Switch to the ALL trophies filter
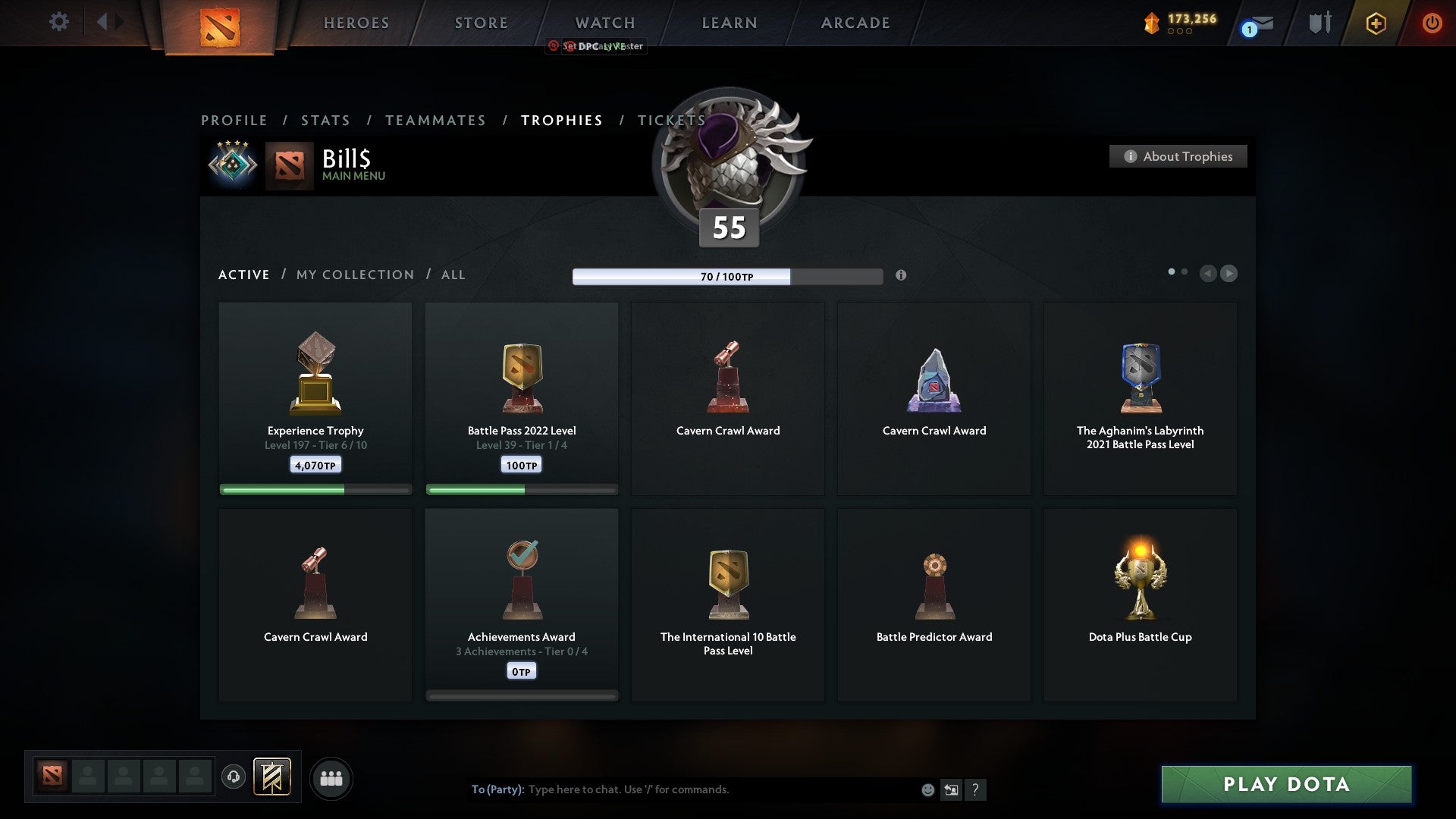The image size is (1456, 819). click(x=452, y=275)
